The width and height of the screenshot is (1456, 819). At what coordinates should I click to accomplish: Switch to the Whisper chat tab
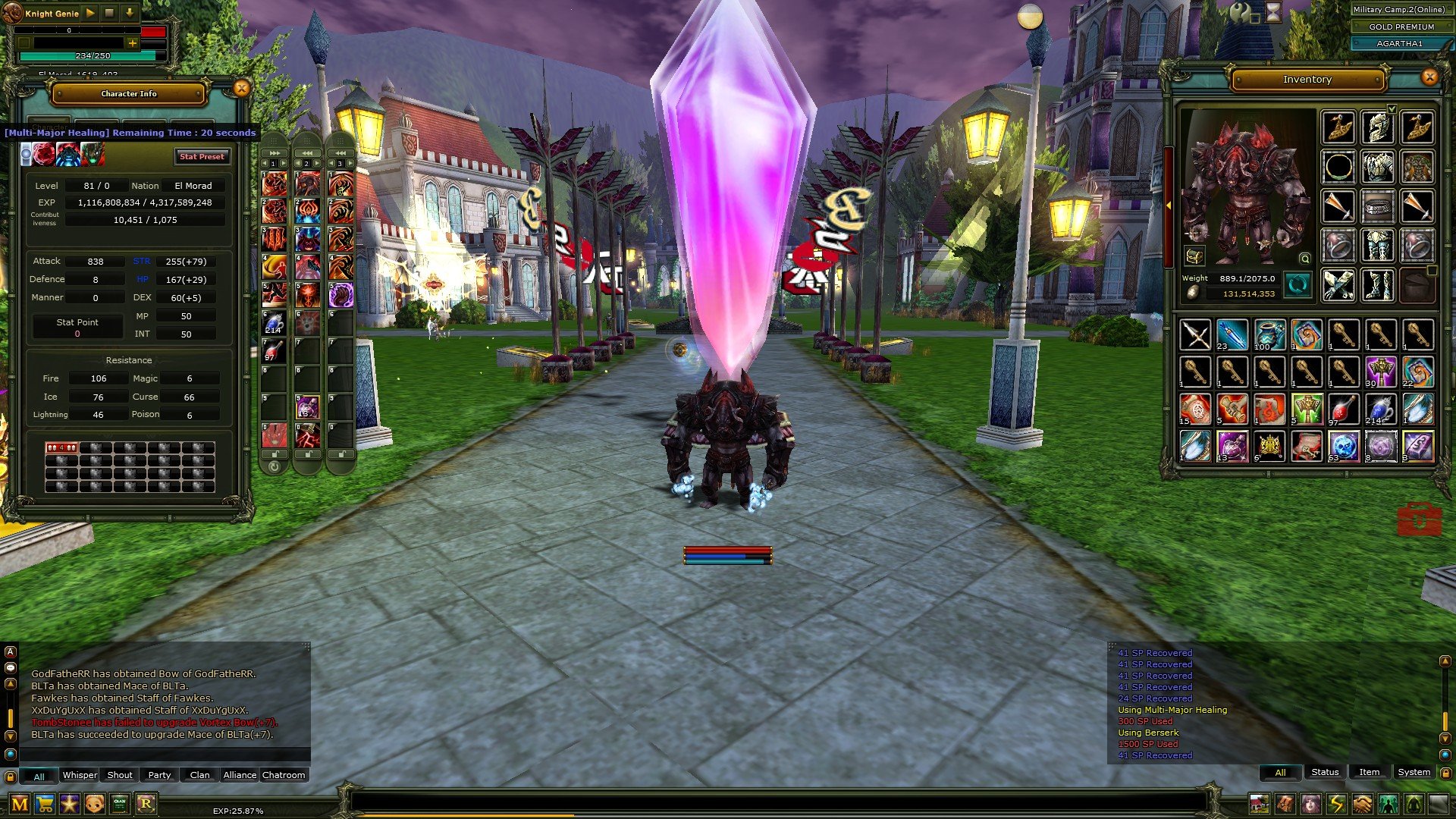coord(80,775)
